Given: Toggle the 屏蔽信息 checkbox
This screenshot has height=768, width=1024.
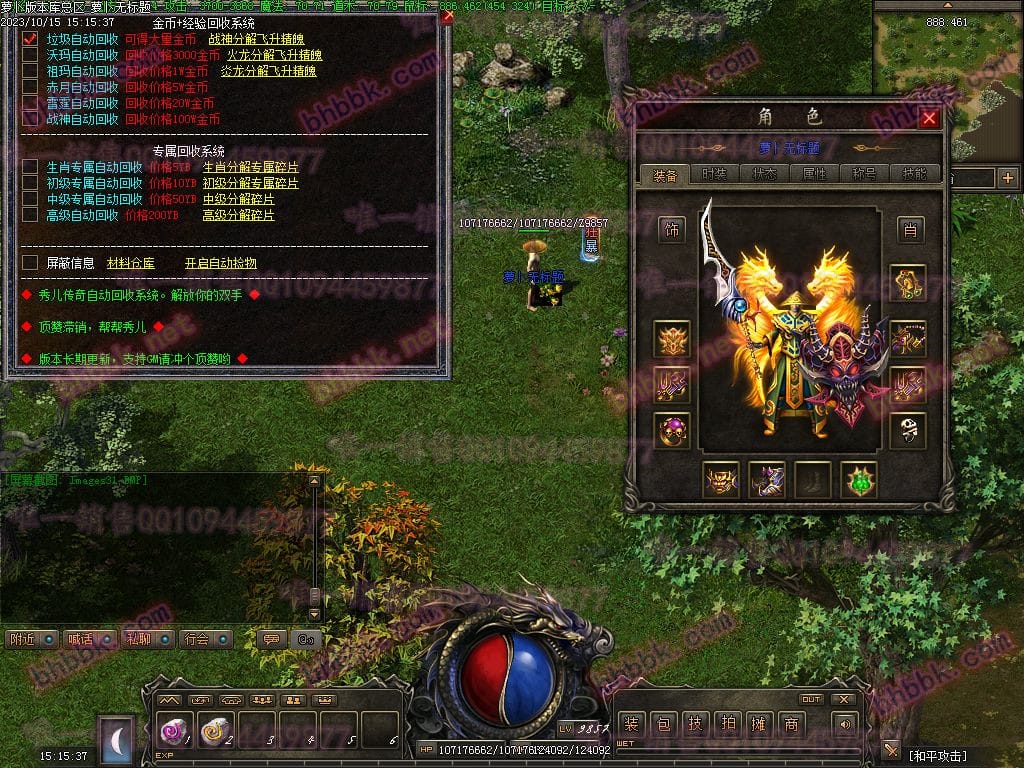Looking at the screenshot, I should pyautogui.click(x=30, y=263).
